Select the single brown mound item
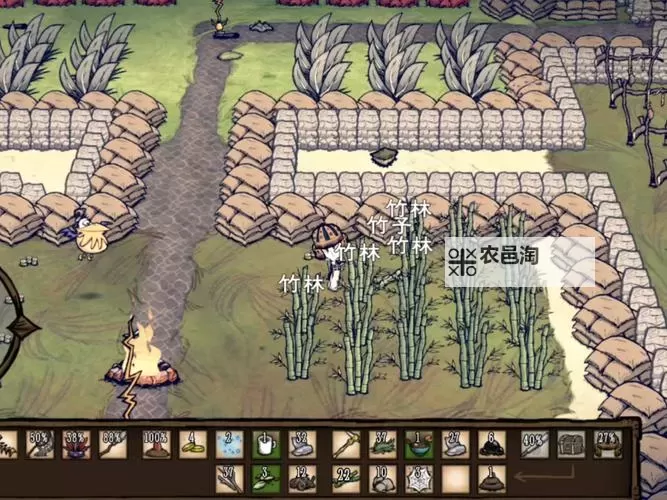Viewport: 667px width, 500px height. pos(491,478)
